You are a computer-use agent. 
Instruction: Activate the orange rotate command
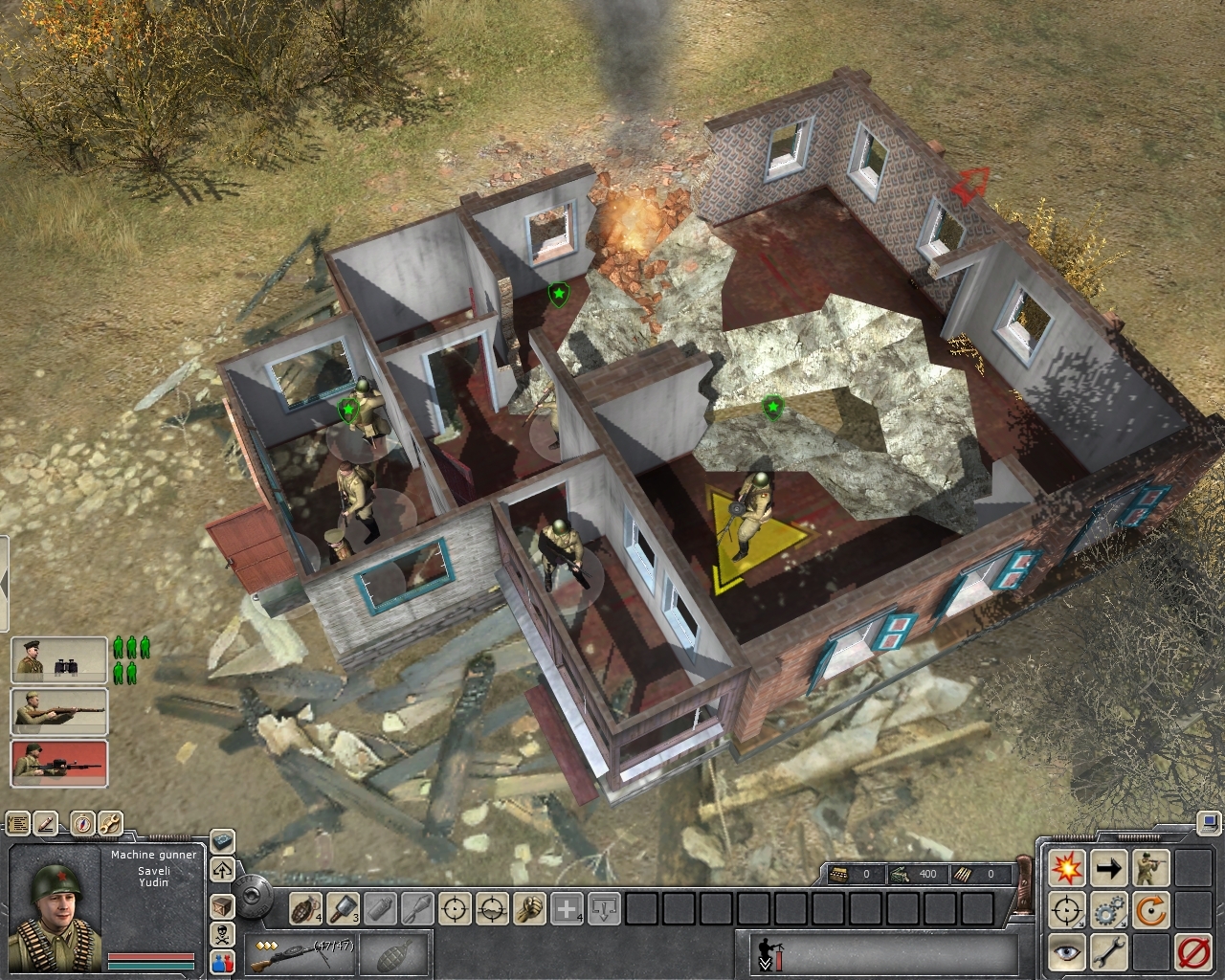(x=1150, y=910)
